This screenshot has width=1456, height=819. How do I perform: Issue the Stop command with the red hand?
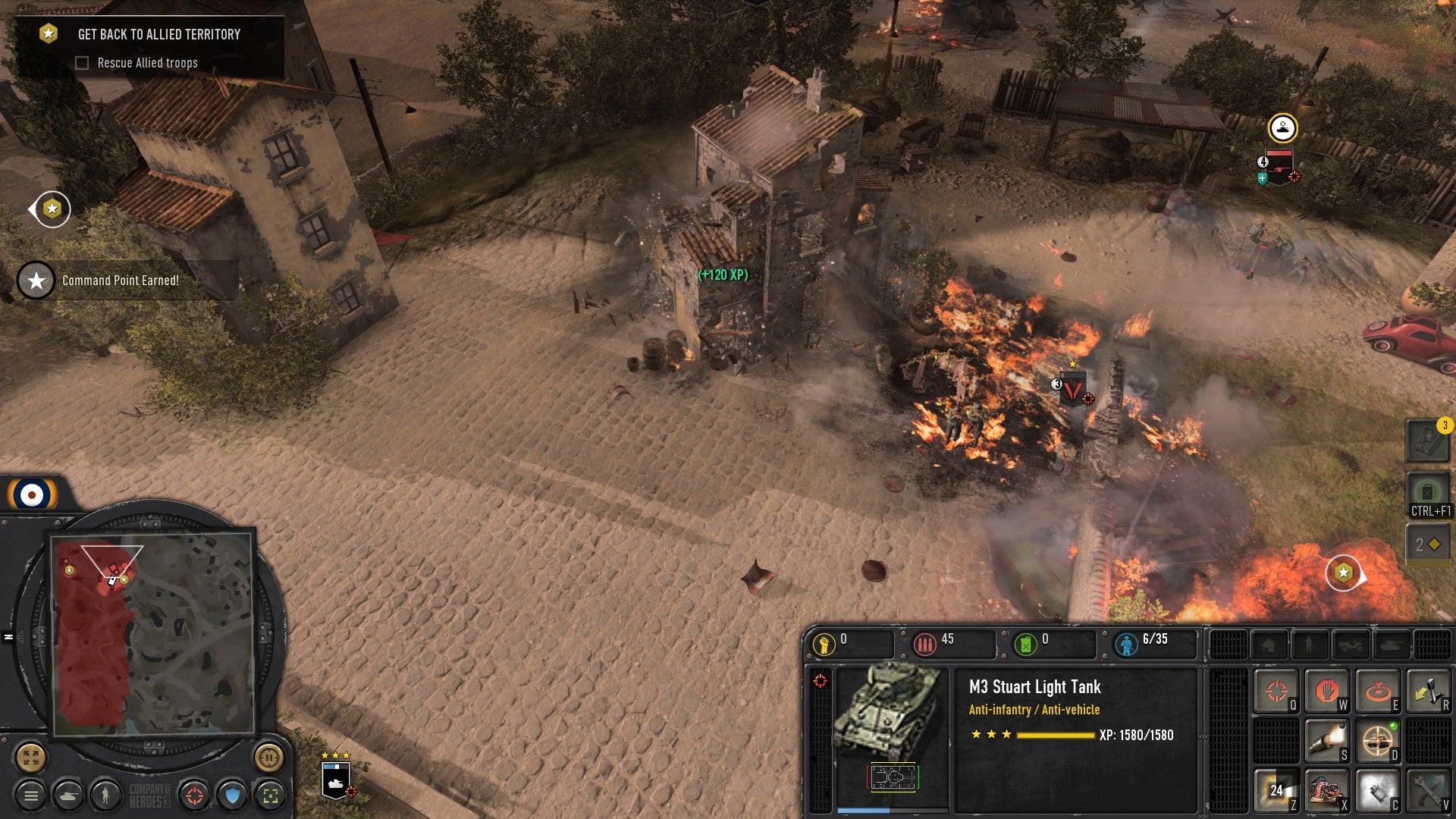tap(1326, 691)
